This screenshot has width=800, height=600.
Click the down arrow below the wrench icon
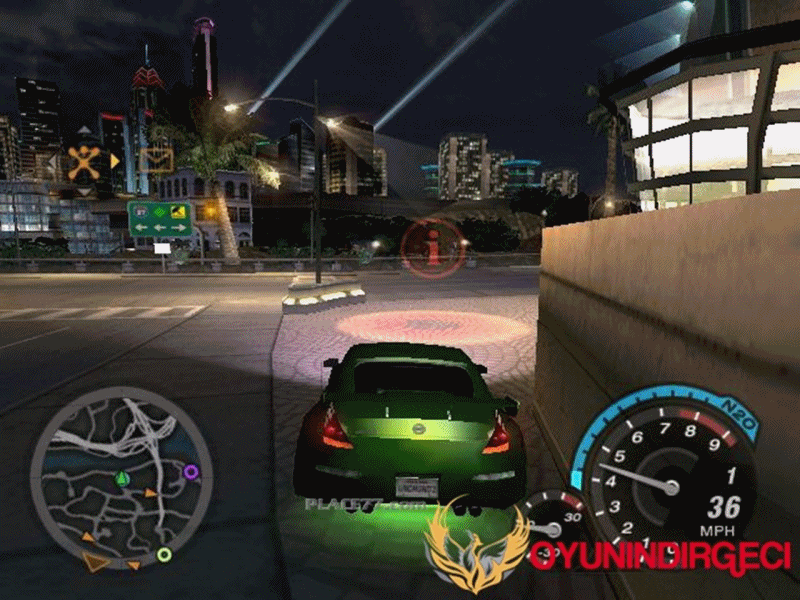point(84,190)
